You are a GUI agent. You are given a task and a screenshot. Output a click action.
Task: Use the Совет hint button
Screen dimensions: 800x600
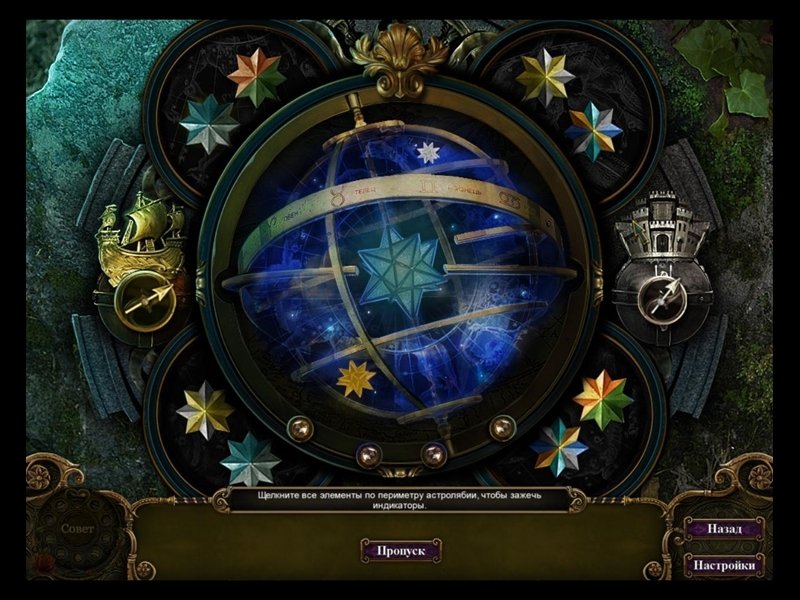78,529
